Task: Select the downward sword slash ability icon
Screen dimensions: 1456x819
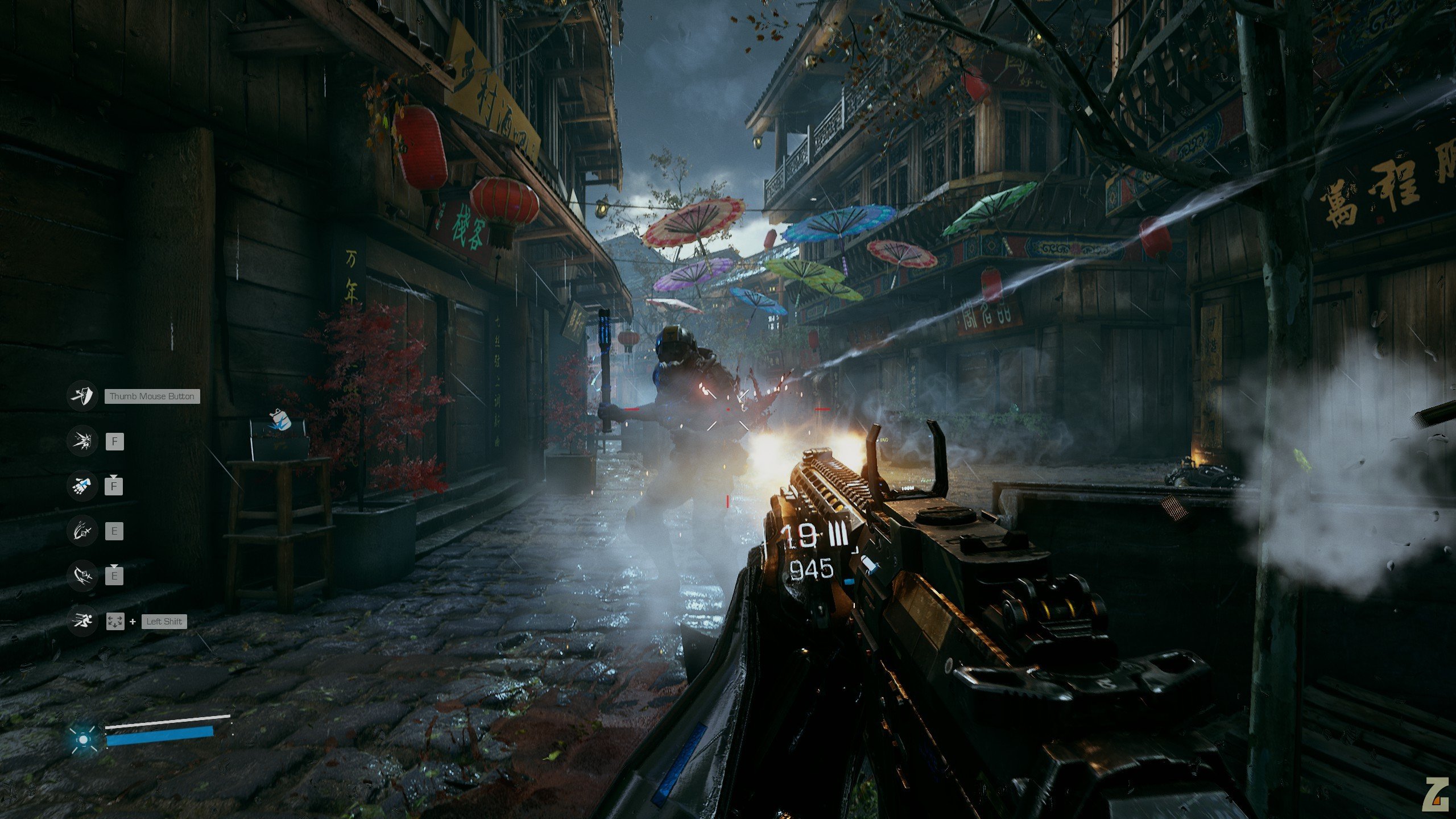Action: pos(82,576)
